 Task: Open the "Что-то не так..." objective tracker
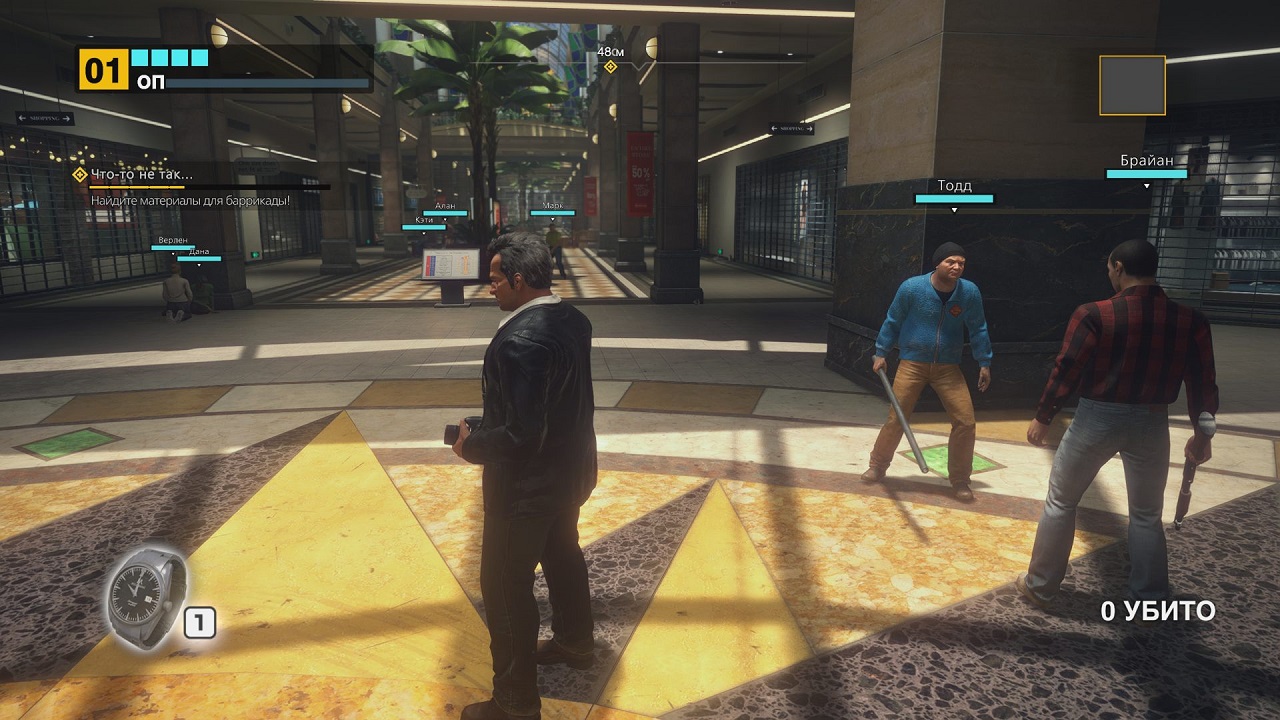point(141,175)
